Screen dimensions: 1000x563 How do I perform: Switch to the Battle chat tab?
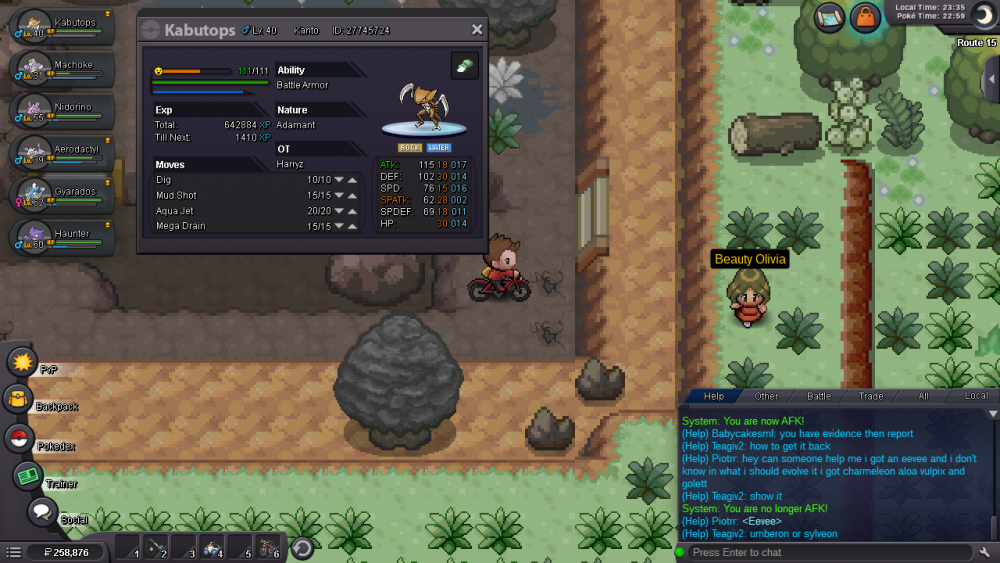pyautogui.click(x=818, y=396)
